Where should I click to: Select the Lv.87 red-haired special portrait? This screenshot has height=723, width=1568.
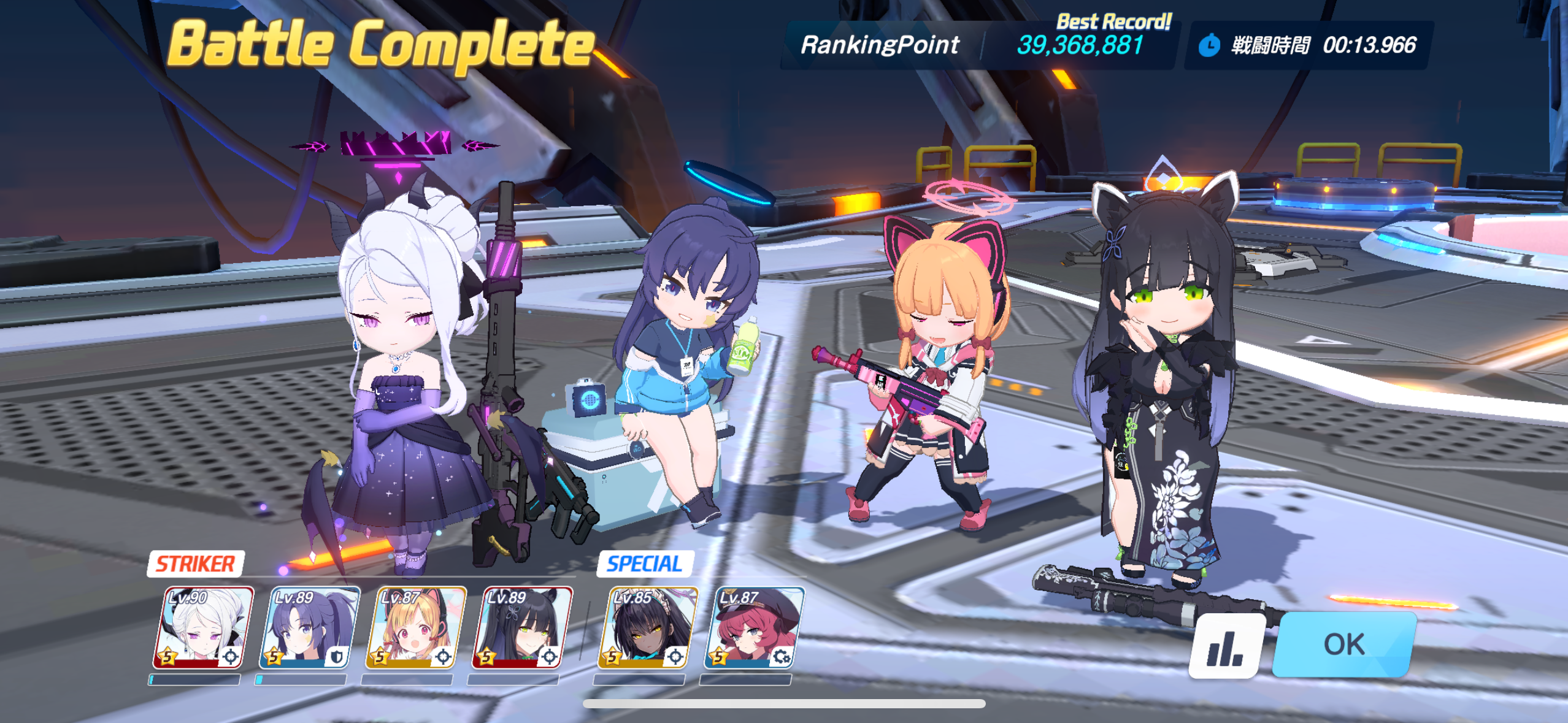click(753, 627)
